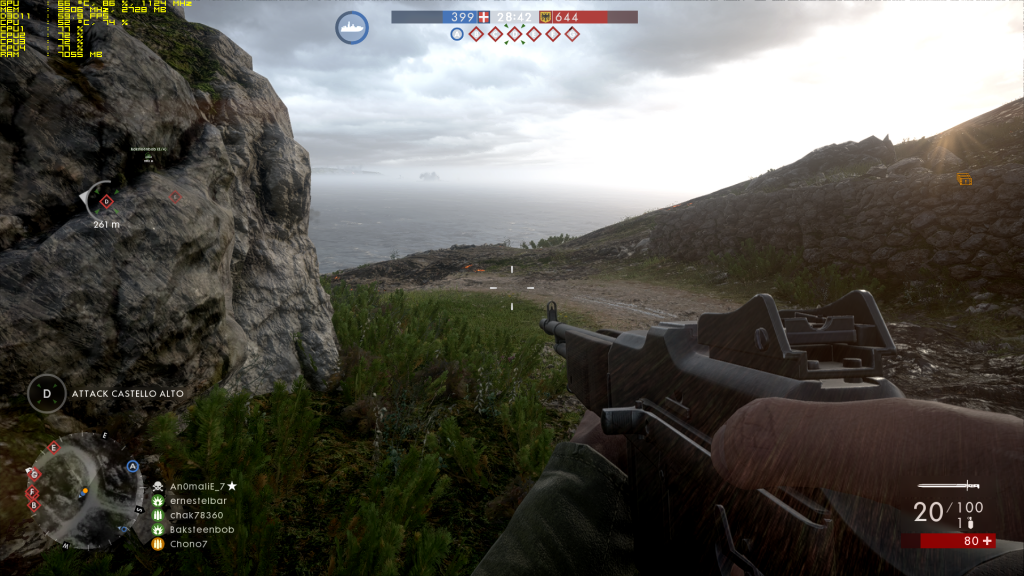The width and height of the screenshot is (1024, 576).
Task: Select objective D in the top flag row
Action: pyautogui.click(x=514, y=34)
